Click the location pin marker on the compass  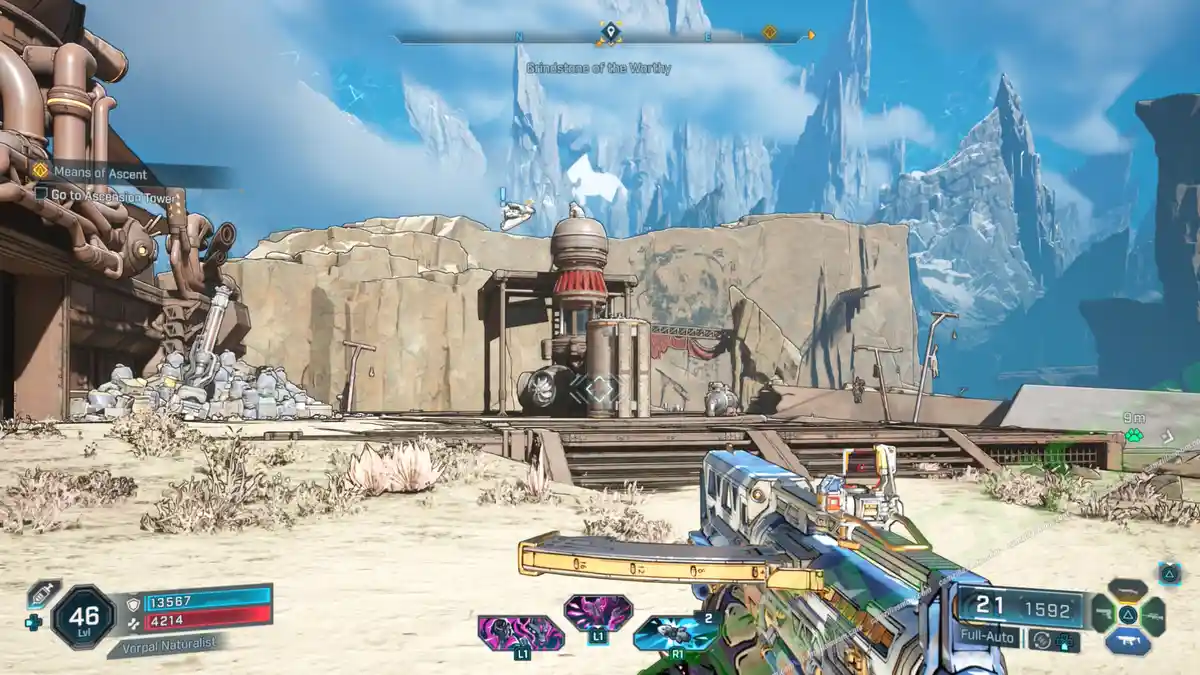(608, 35)
